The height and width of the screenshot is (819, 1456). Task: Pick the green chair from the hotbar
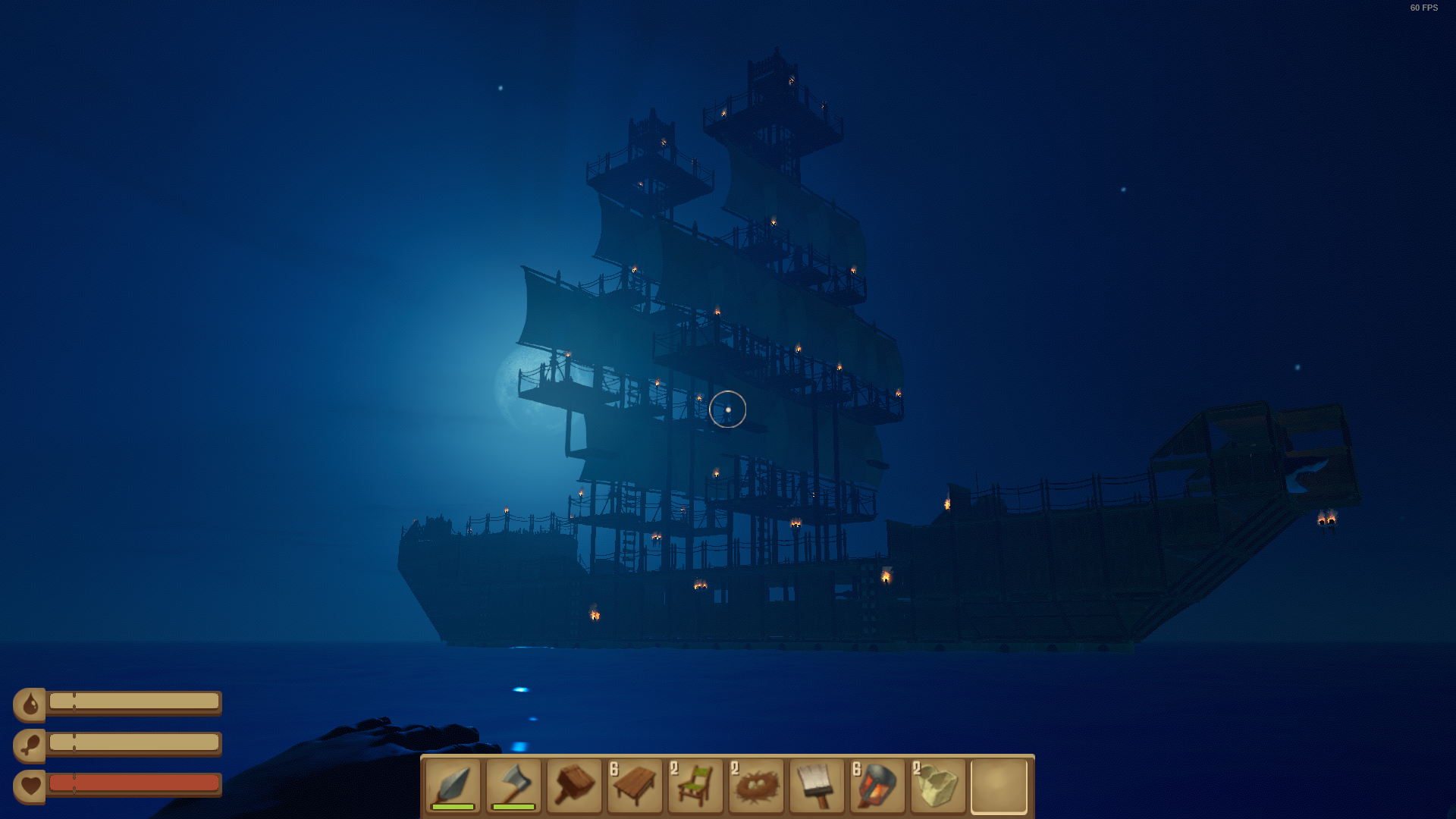click(695, 787)
